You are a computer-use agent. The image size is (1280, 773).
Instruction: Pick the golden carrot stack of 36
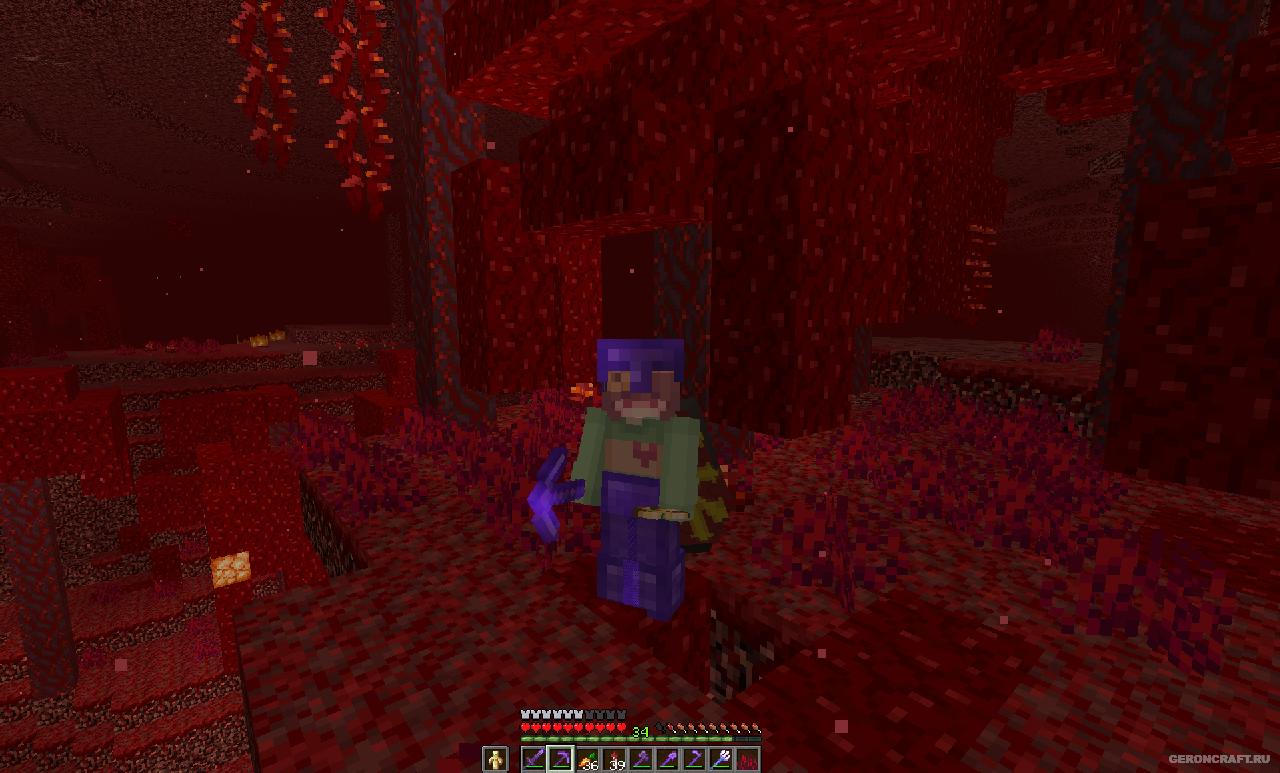(x=586, y=760)
